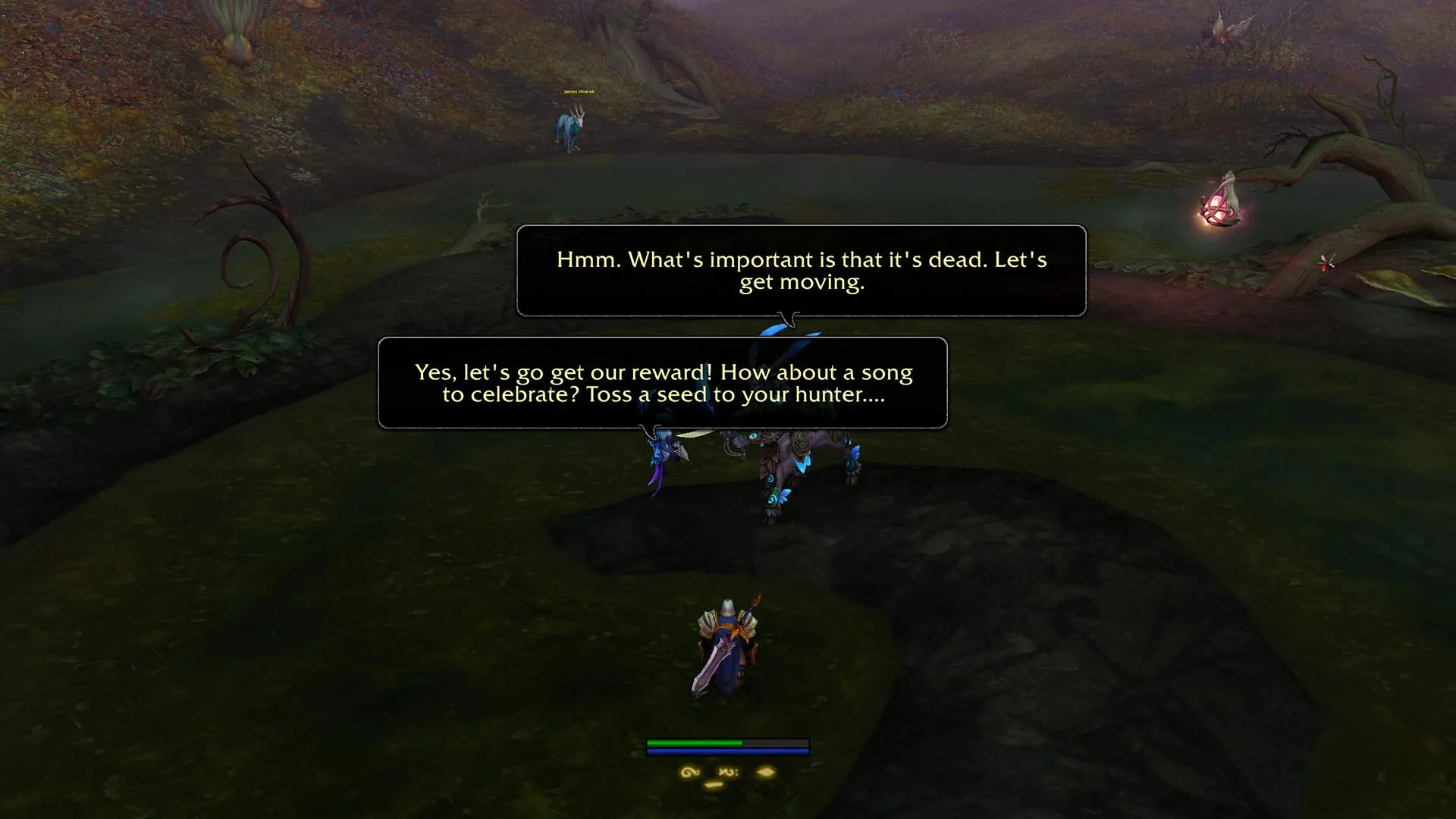Click the yellow nameplate above the stag
Screen dimensions: 1456x819
coord(579,91)
